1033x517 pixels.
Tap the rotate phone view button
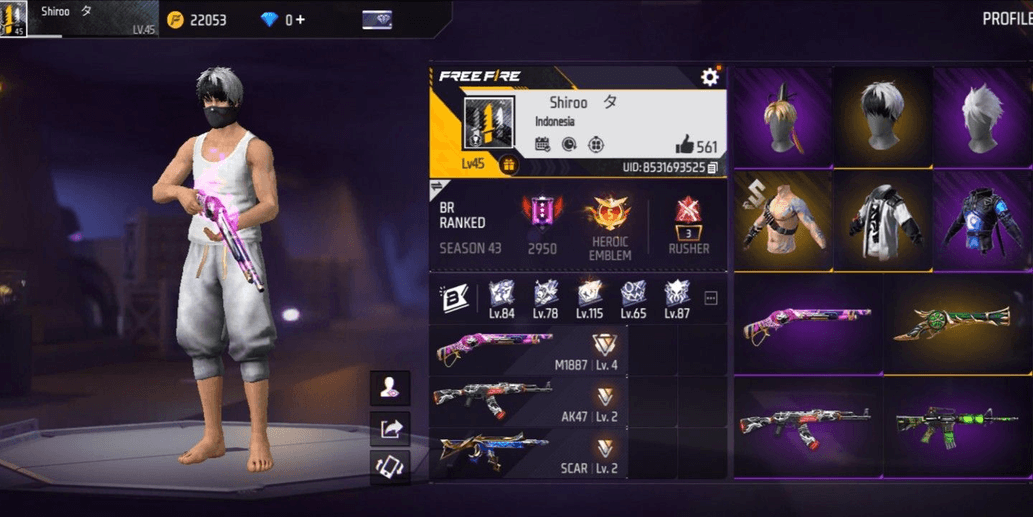coord(389,468)
